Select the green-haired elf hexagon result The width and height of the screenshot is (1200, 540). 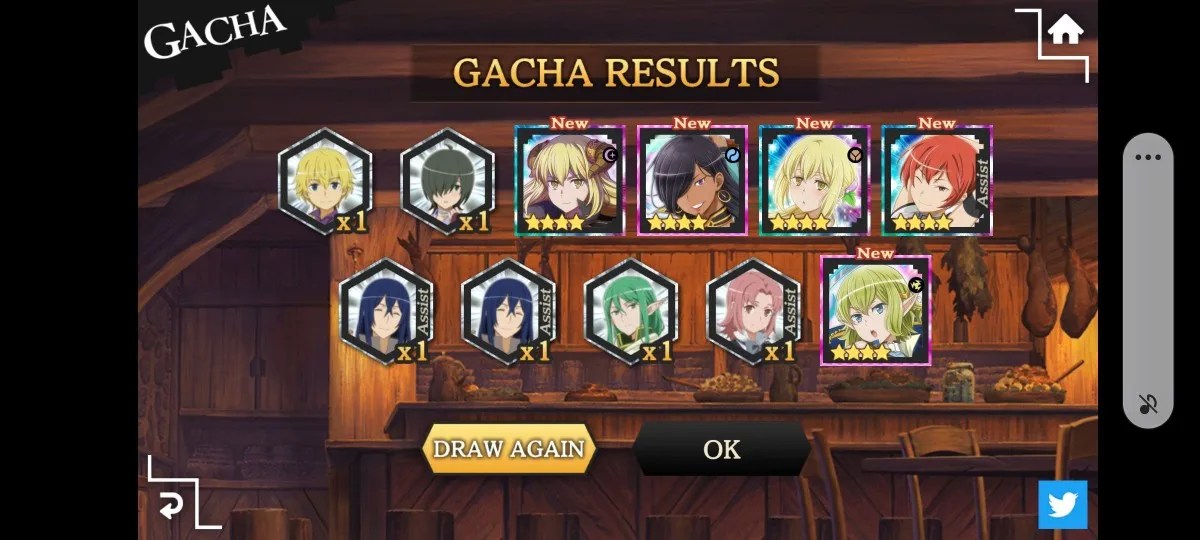click(631, 312)
